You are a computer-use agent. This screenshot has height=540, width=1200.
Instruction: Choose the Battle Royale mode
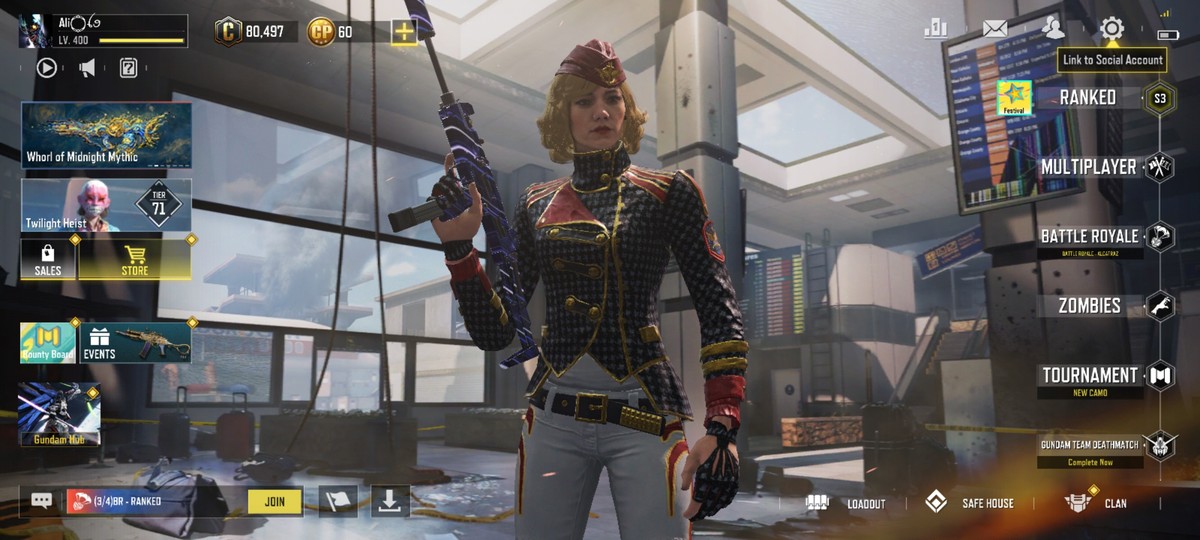coord(1089,237)
